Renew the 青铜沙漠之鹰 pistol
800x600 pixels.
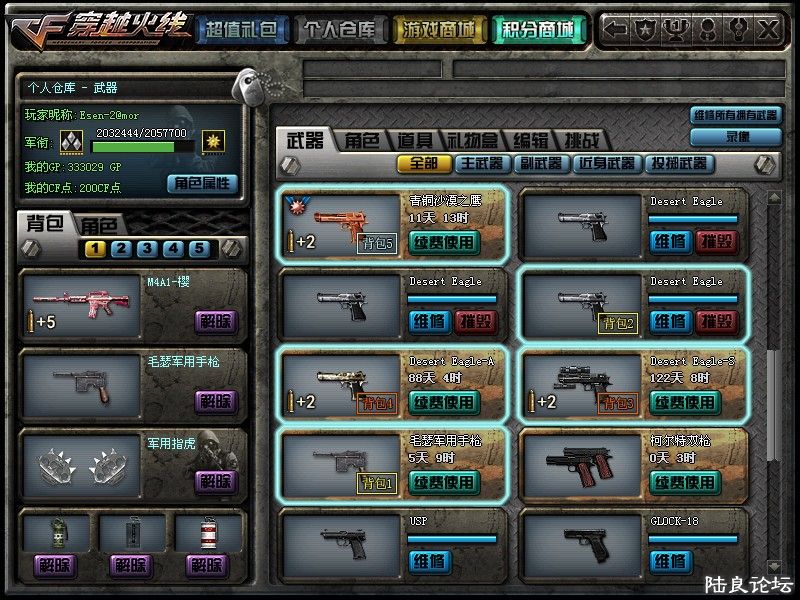(444, 241)
